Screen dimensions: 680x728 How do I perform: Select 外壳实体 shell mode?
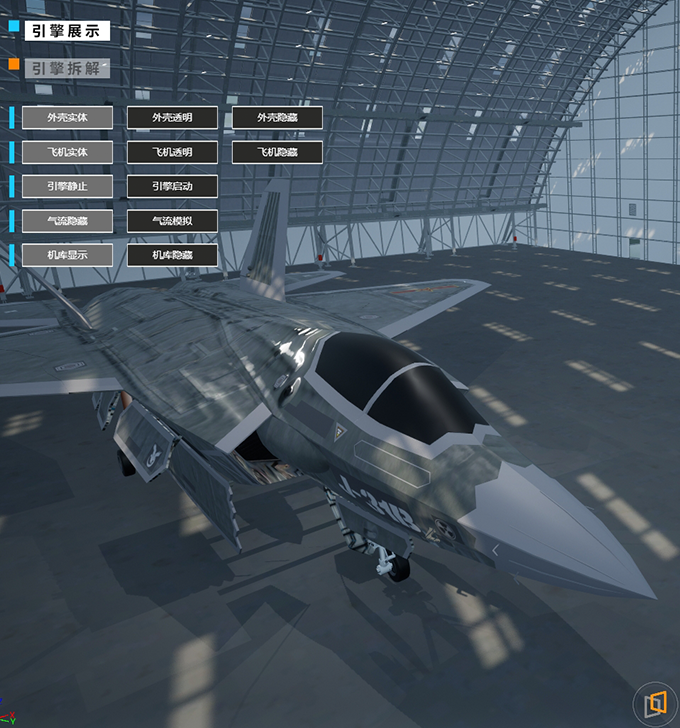[x=67, y=118]
